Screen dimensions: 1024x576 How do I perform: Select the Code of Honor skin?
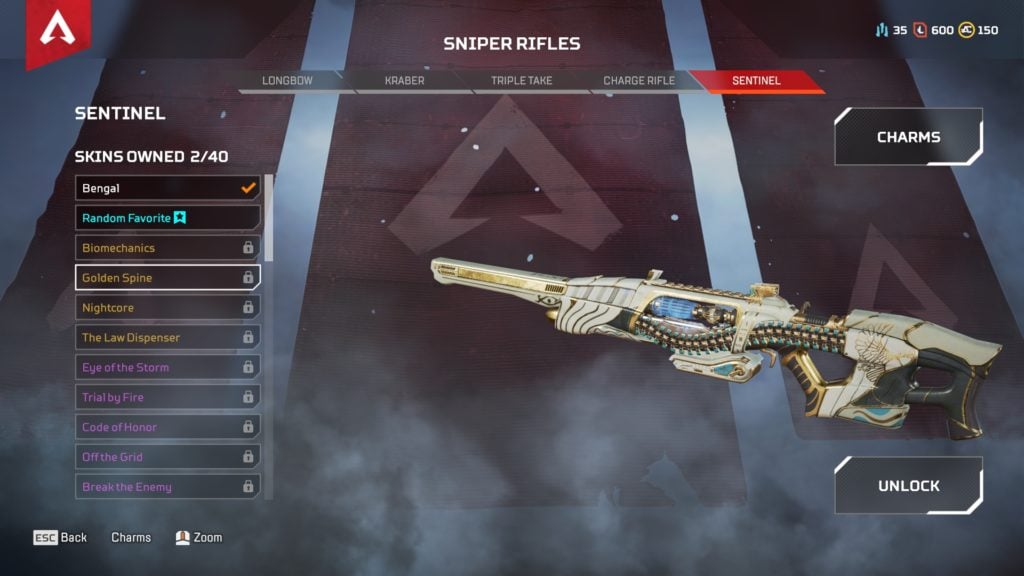167,427
